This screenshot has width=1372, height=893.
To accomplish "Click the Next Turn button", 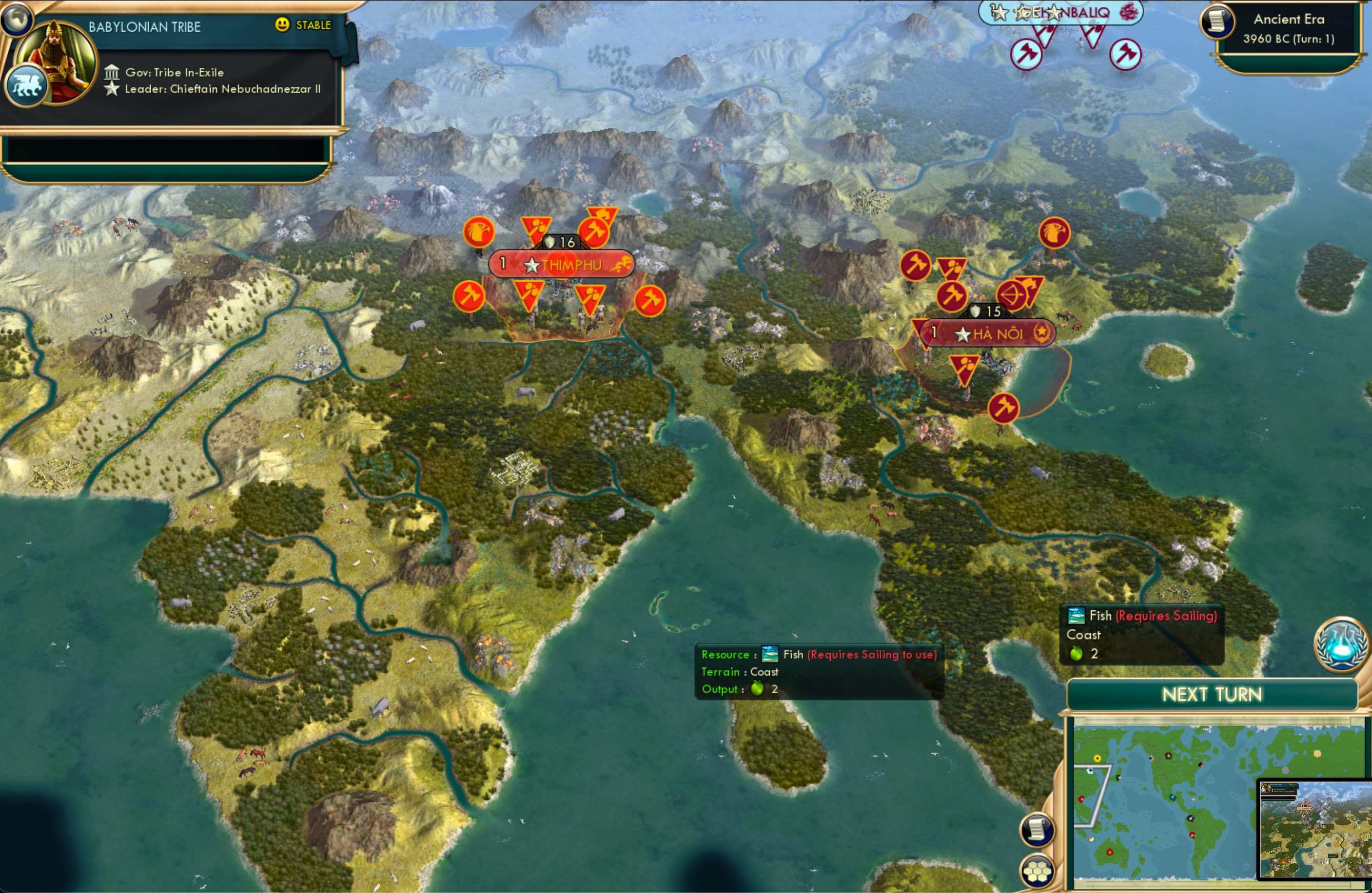I will coord(1212,695).
